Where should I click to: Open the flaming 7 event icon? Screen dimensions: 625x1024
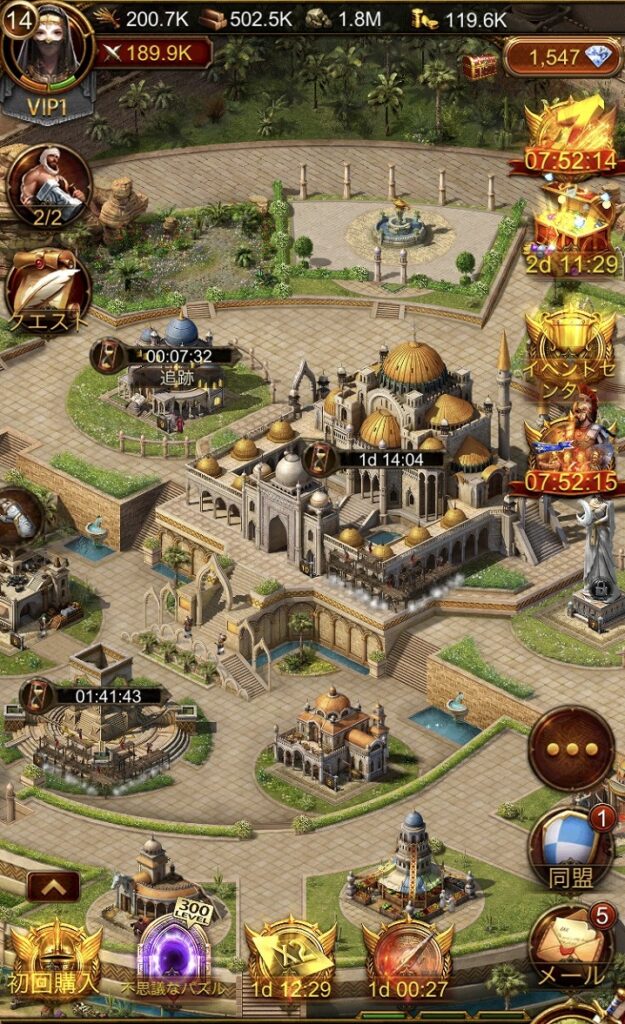point(568,132)
